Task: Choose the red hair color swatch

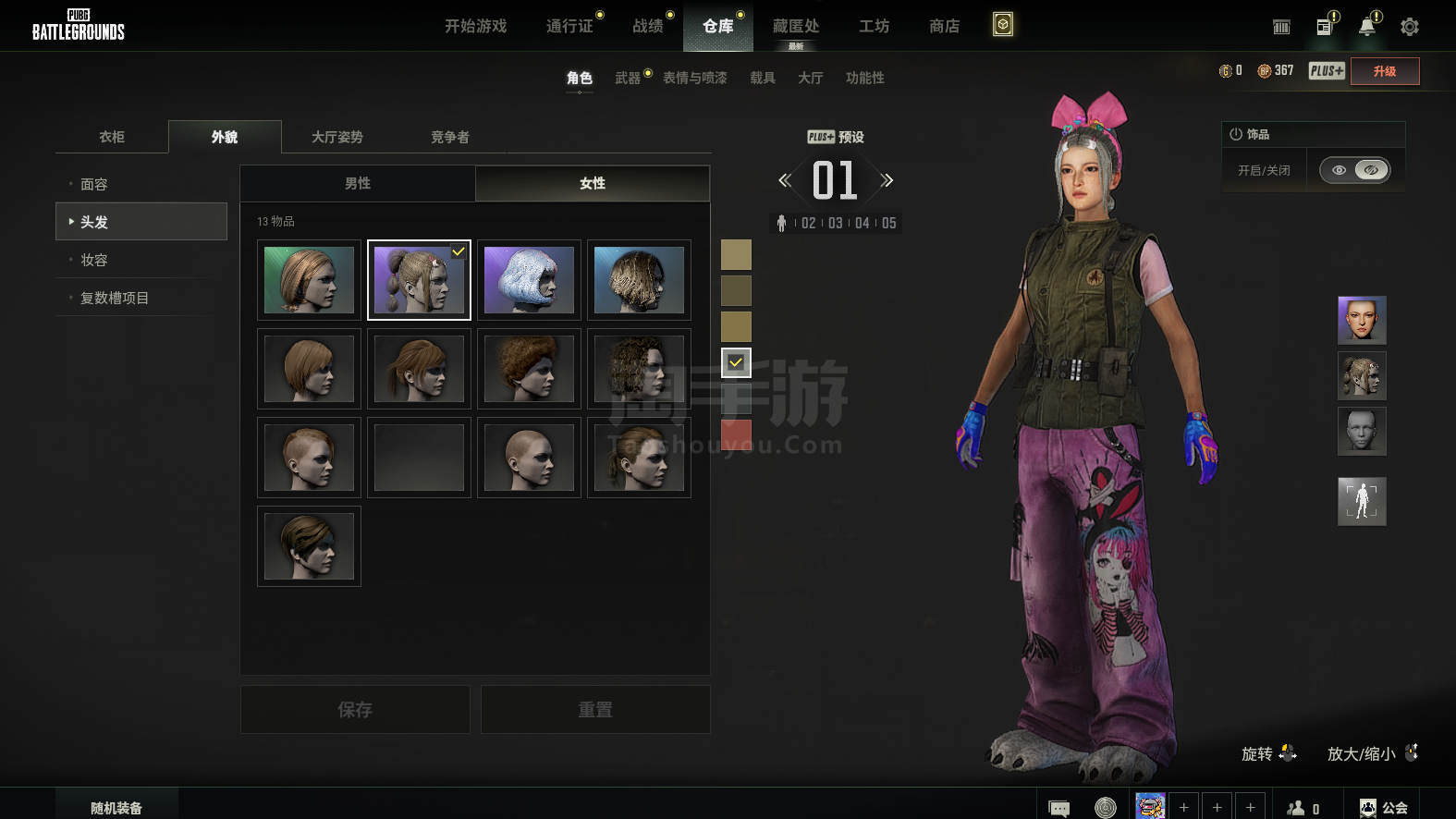Action: (x=736, y=433)
